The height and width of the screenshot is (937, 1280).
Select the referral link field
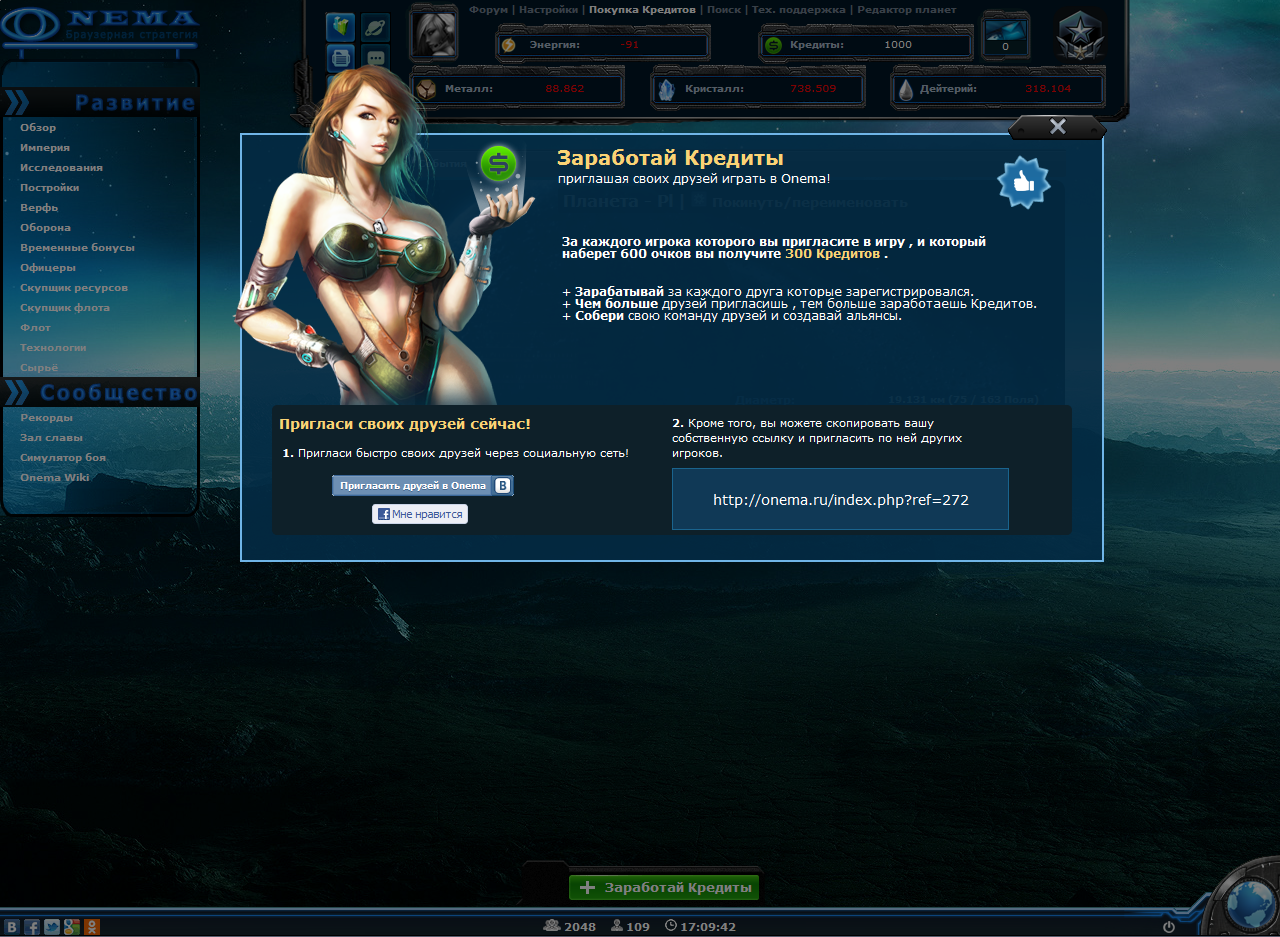click(840, 499)
